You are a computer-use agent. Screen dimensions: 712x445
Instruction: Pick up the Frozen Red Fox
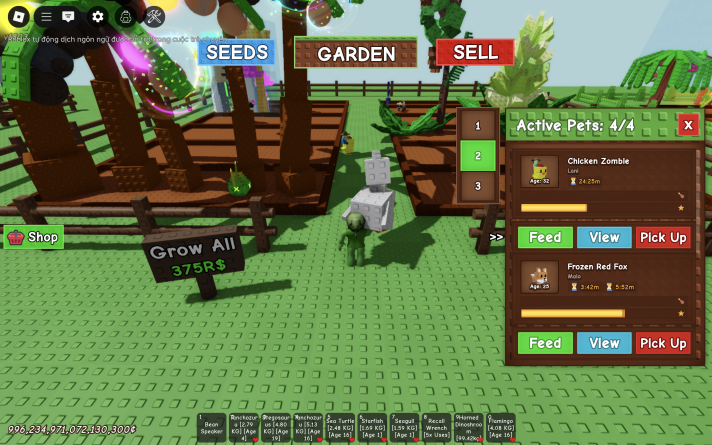663,343
